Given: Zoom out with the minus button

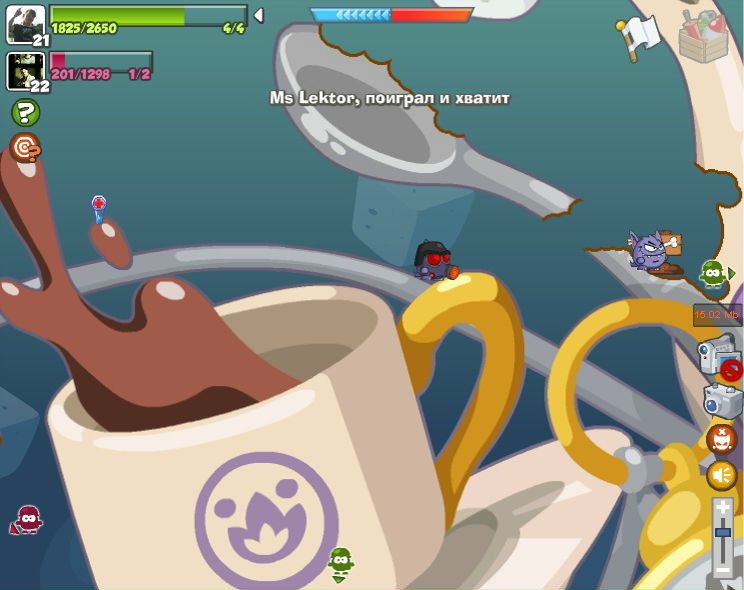Looking at the screenshot, I should tap(722, 570).
